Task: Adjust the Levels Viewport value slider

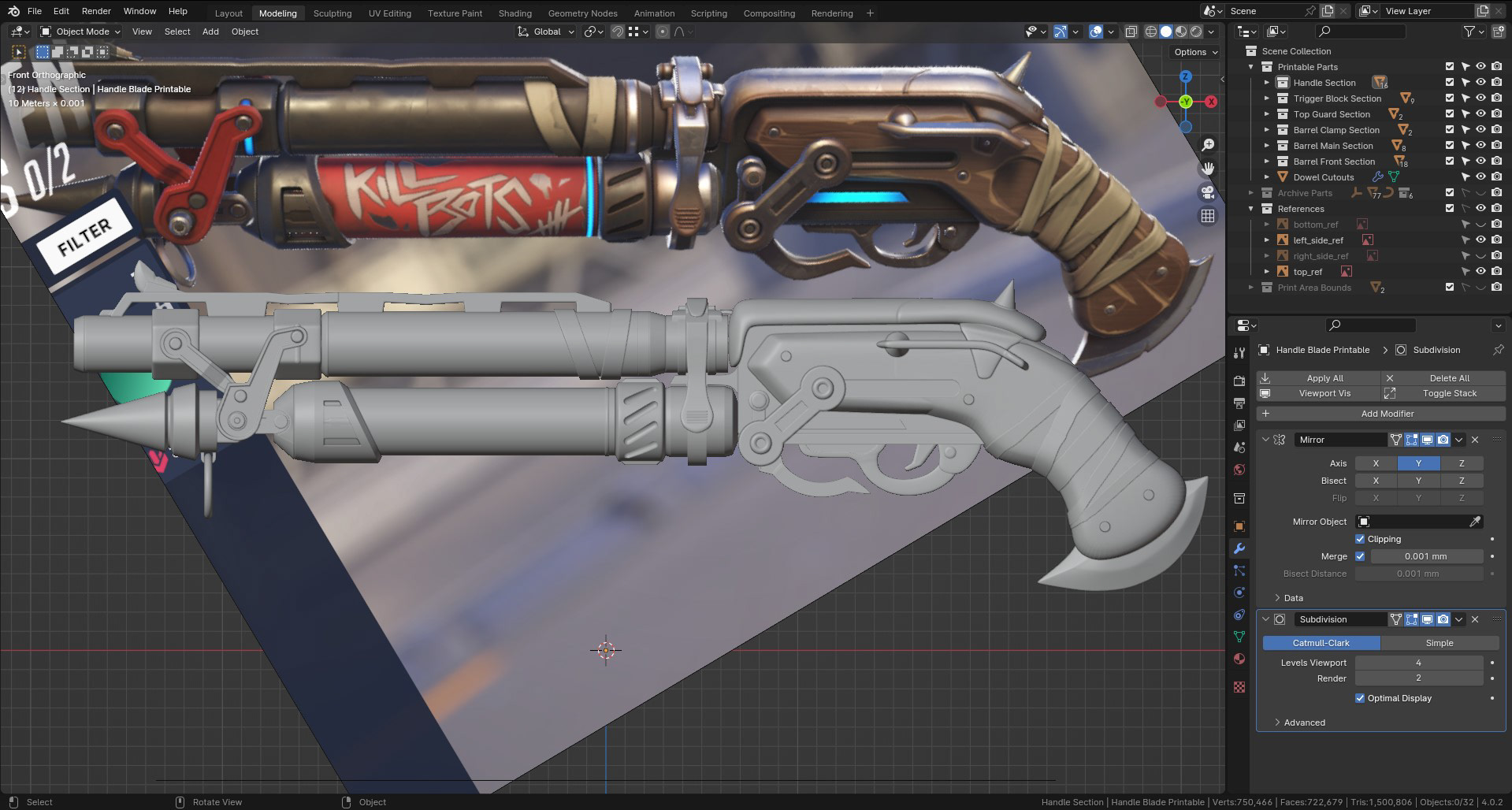Action: coord(1418,663)
